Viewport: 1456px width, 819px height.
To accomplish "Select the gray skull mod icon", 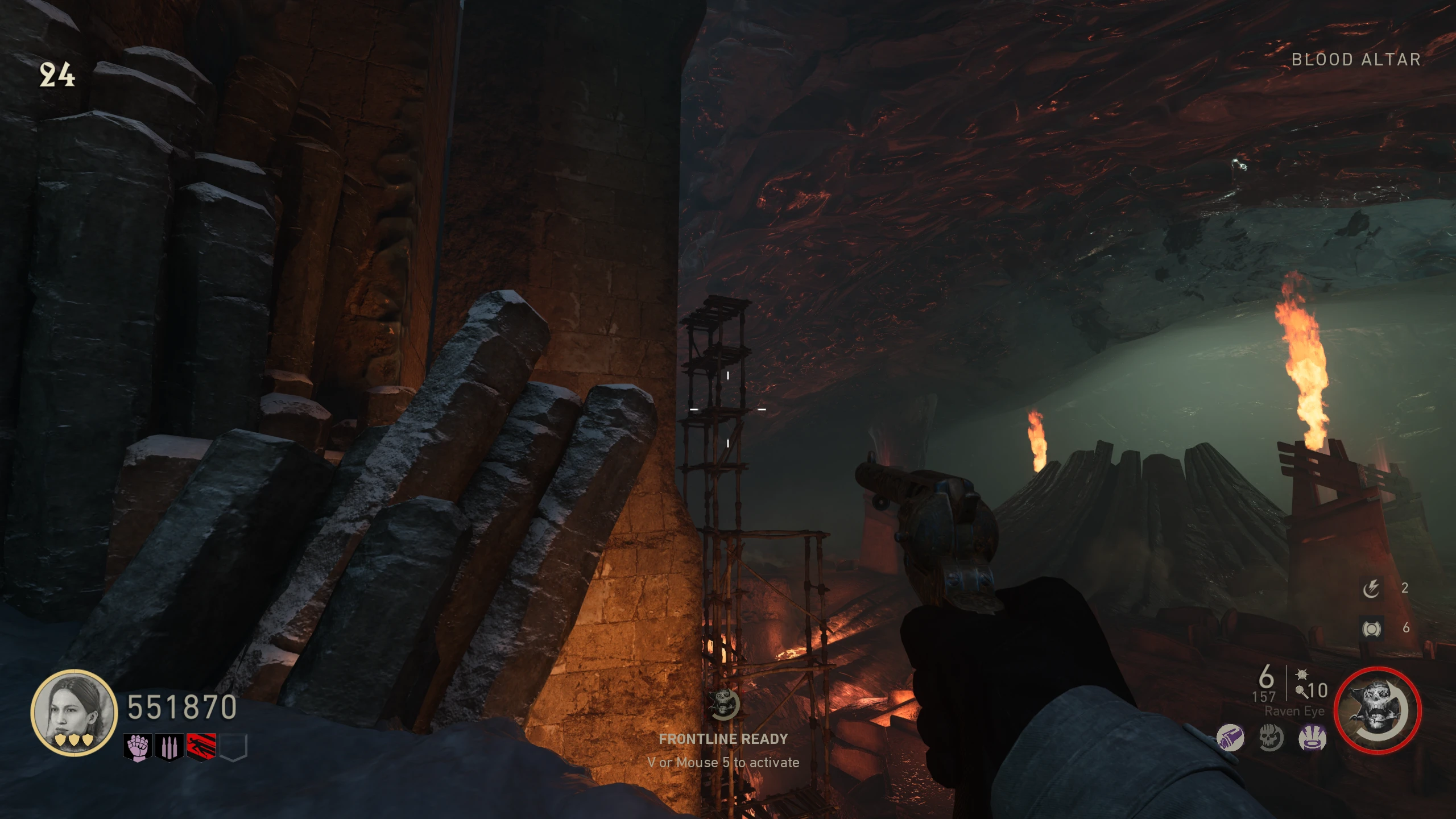I will coord(1271,739).
